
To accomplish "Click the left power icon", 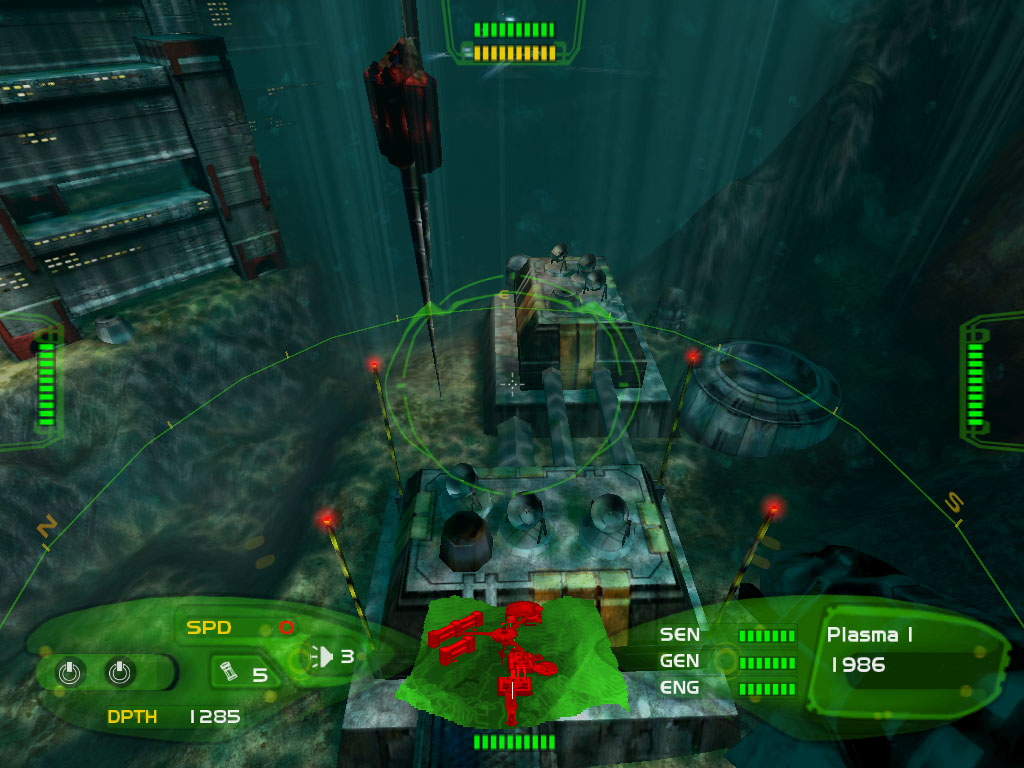I will click(68, 673).
